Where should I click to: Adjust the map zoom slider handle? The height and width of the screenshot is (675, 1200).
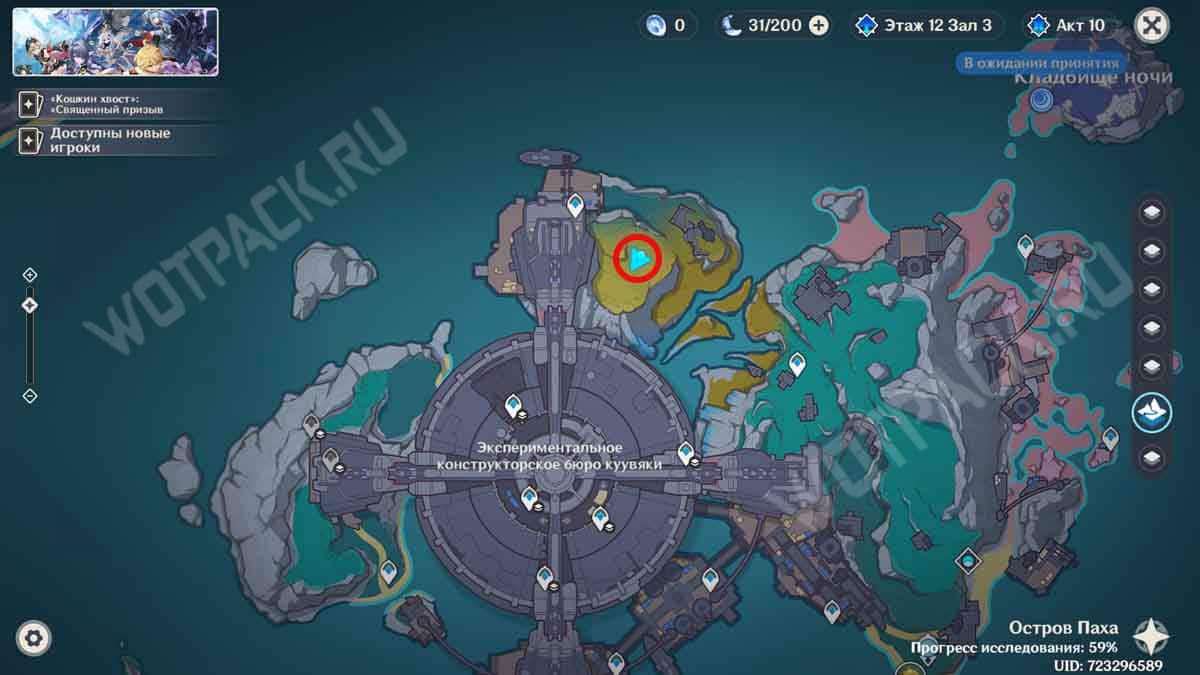tap(30, 305)
